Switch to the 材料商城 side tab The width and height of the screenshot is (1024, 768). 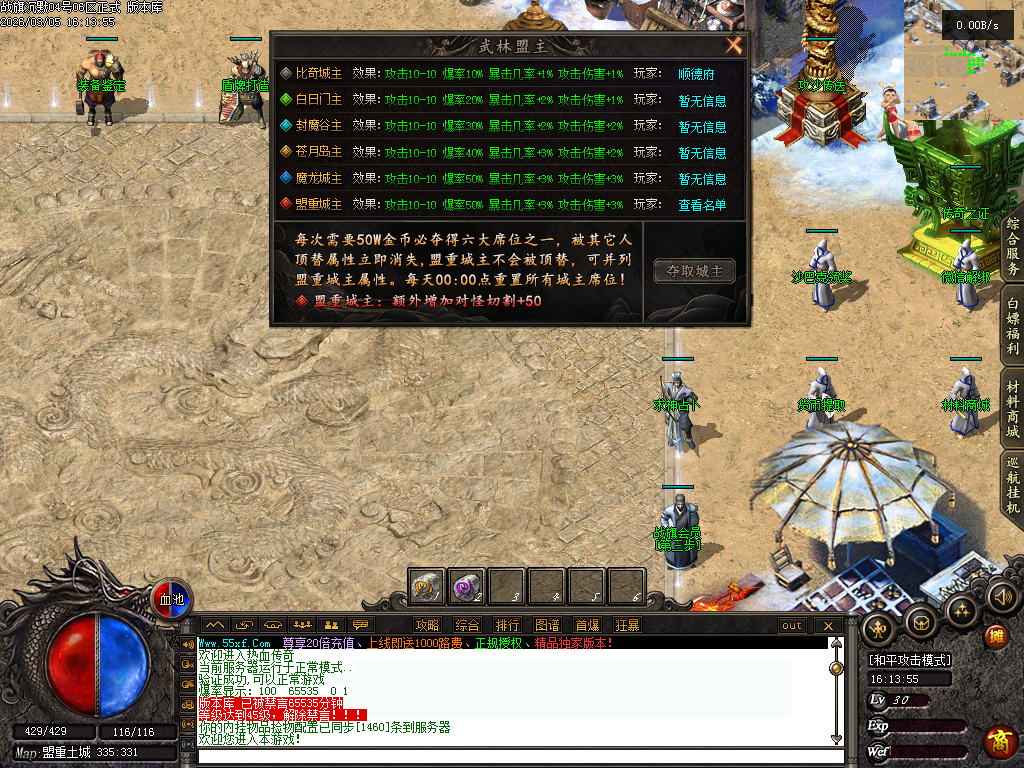coord(1013,410)
